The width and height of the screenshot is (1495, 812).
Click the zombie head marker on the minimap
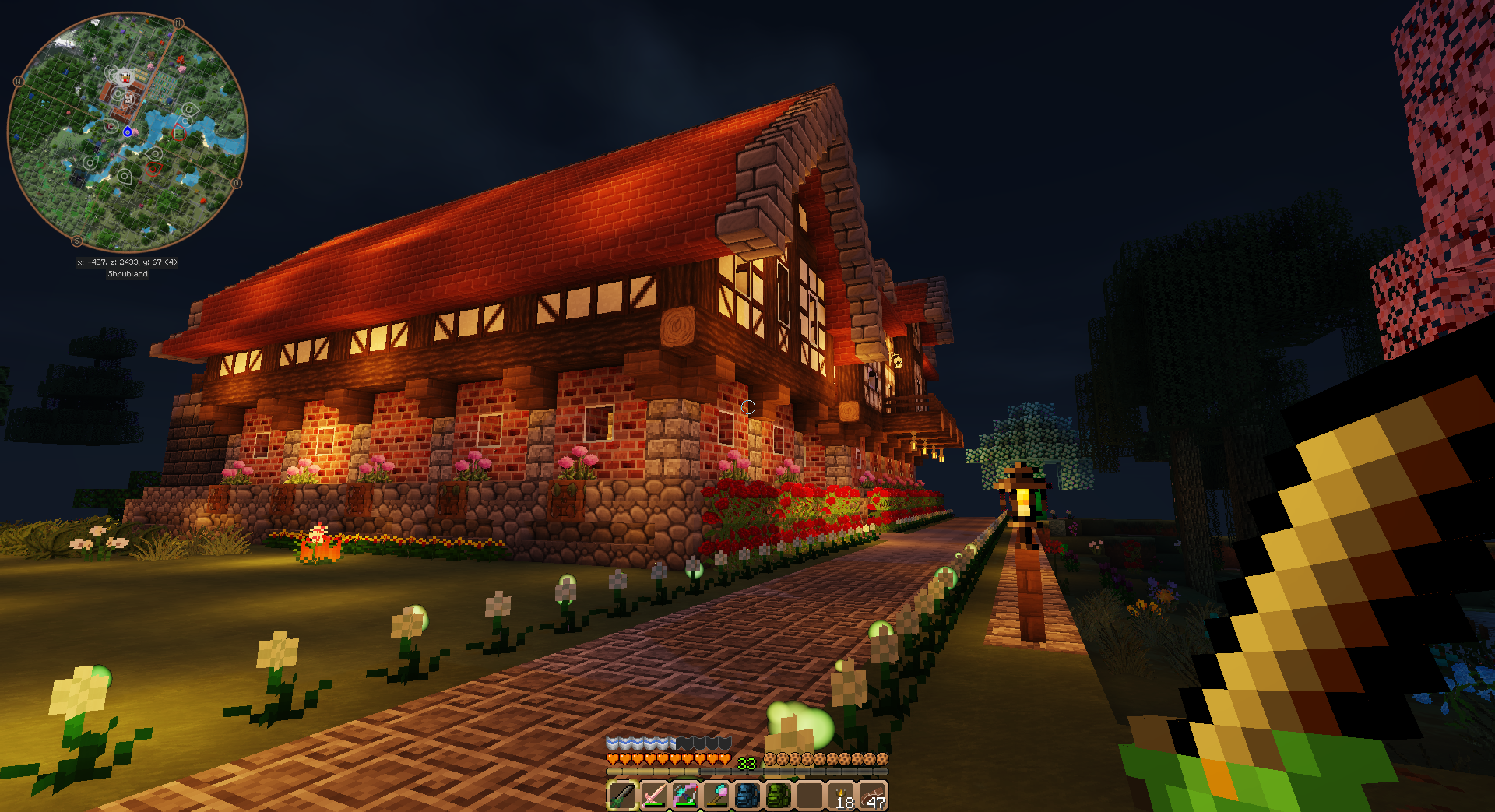coord(179,132)
